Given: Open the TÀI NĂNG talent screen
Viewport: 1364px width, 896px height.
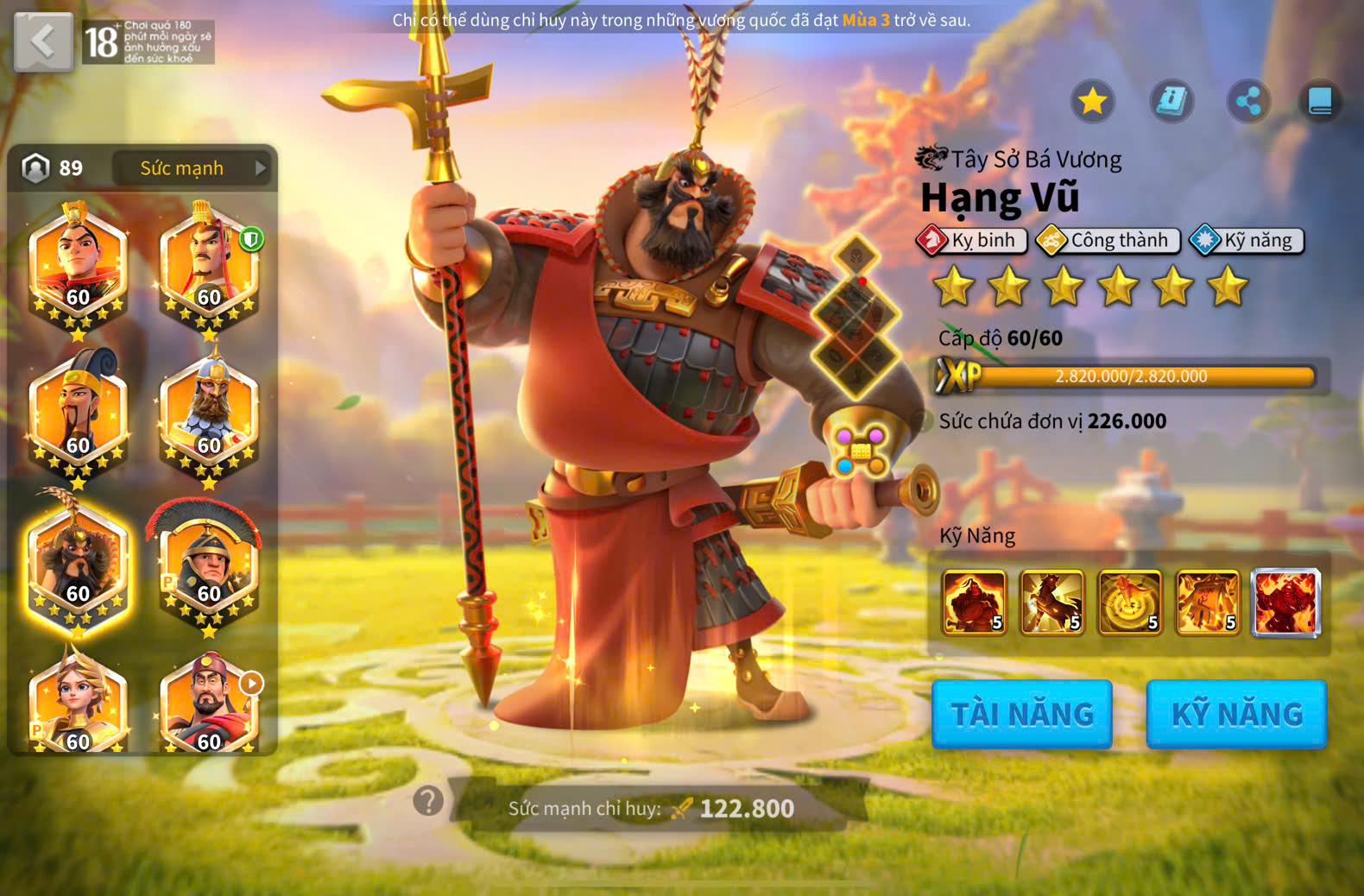Looking at the screenshot, I should pos(1022,714).
